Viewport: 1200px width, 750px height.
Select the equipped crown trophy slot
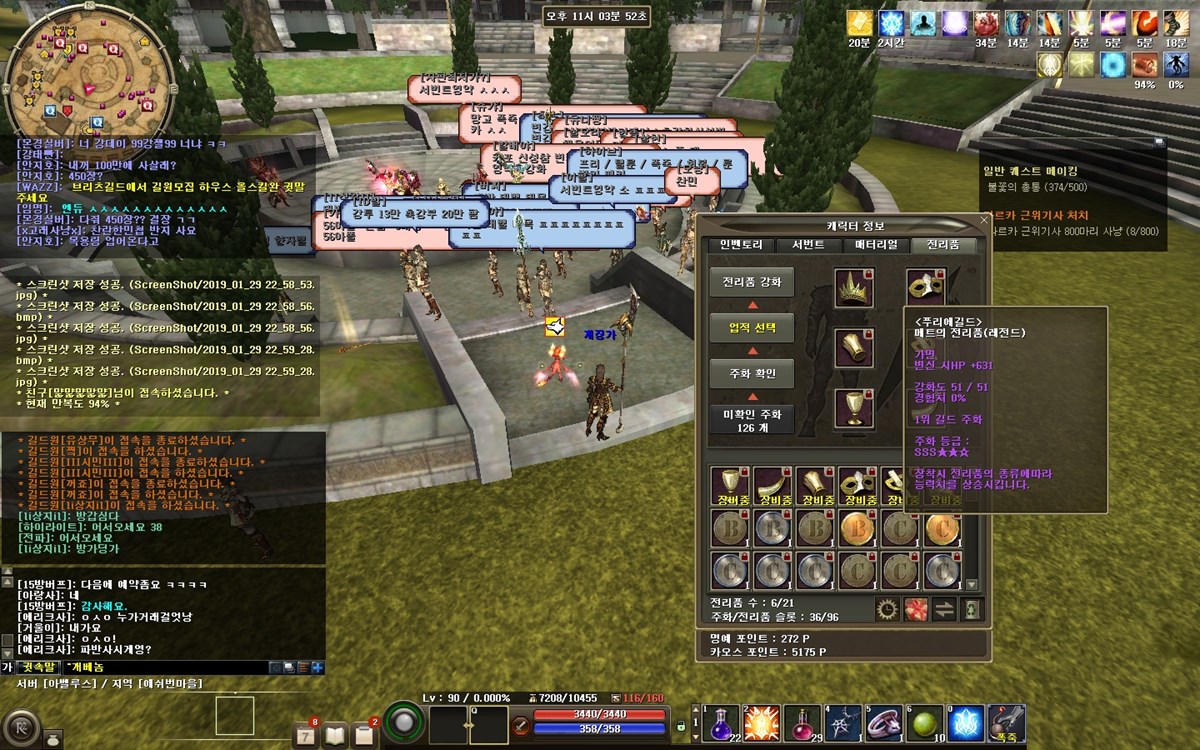tap(854, 288)
